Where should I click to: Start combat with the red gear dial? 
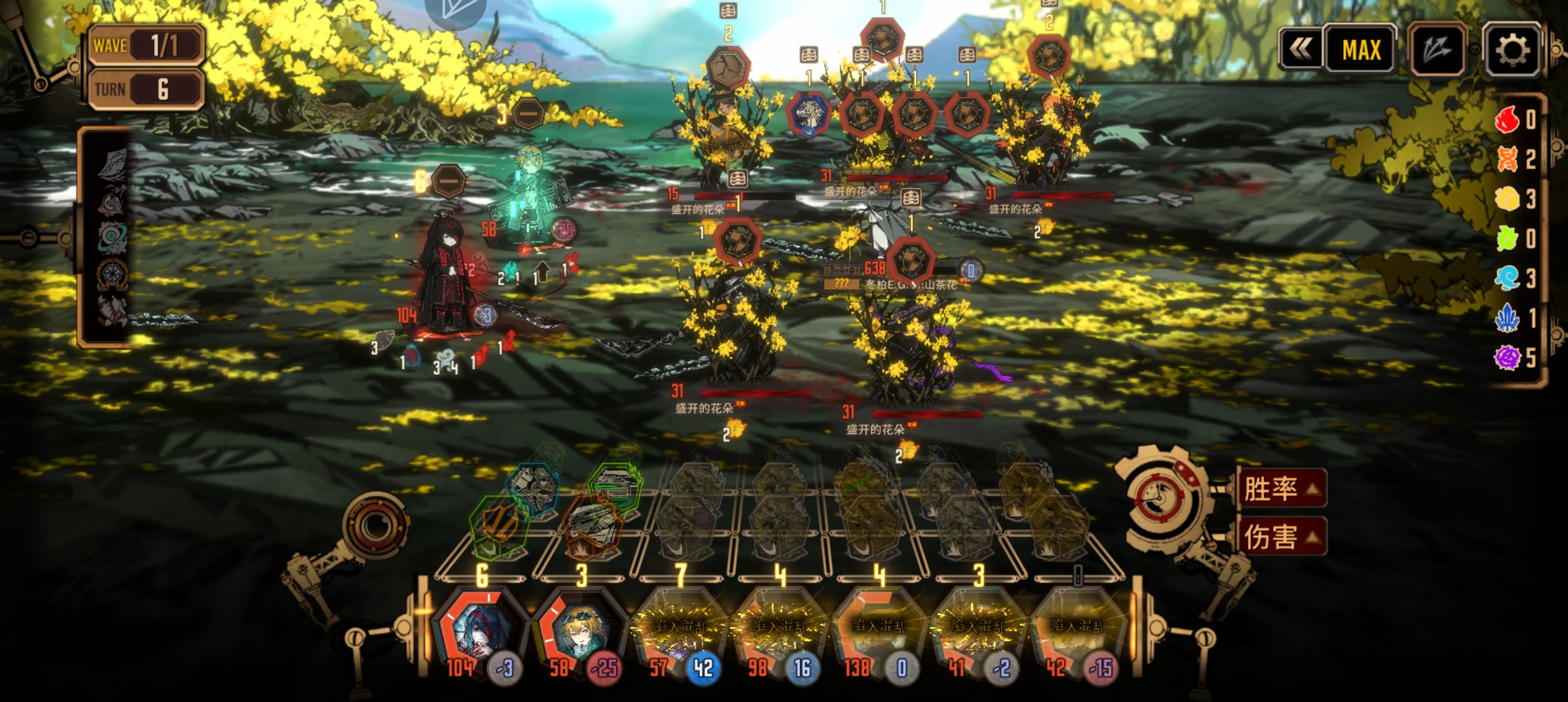tap(1161, 500)
